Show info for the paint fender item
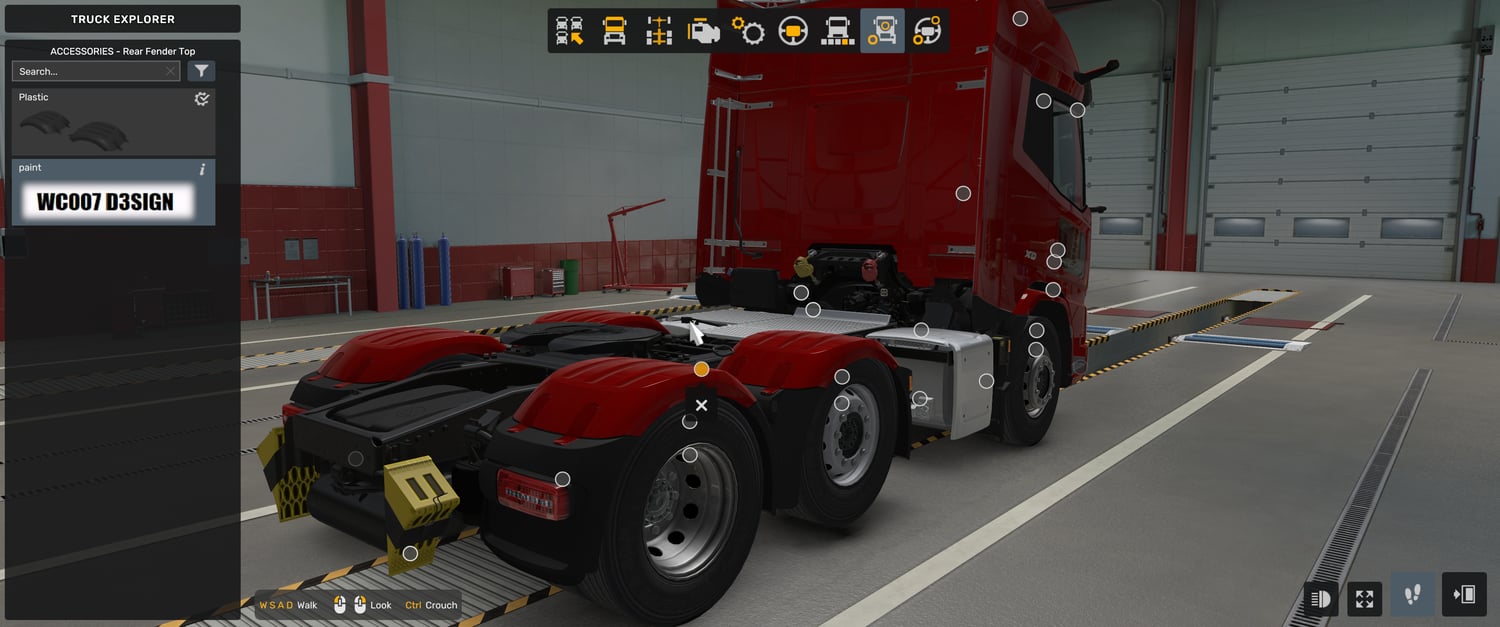Screen dimensions: 1500x627 (202, 169)
